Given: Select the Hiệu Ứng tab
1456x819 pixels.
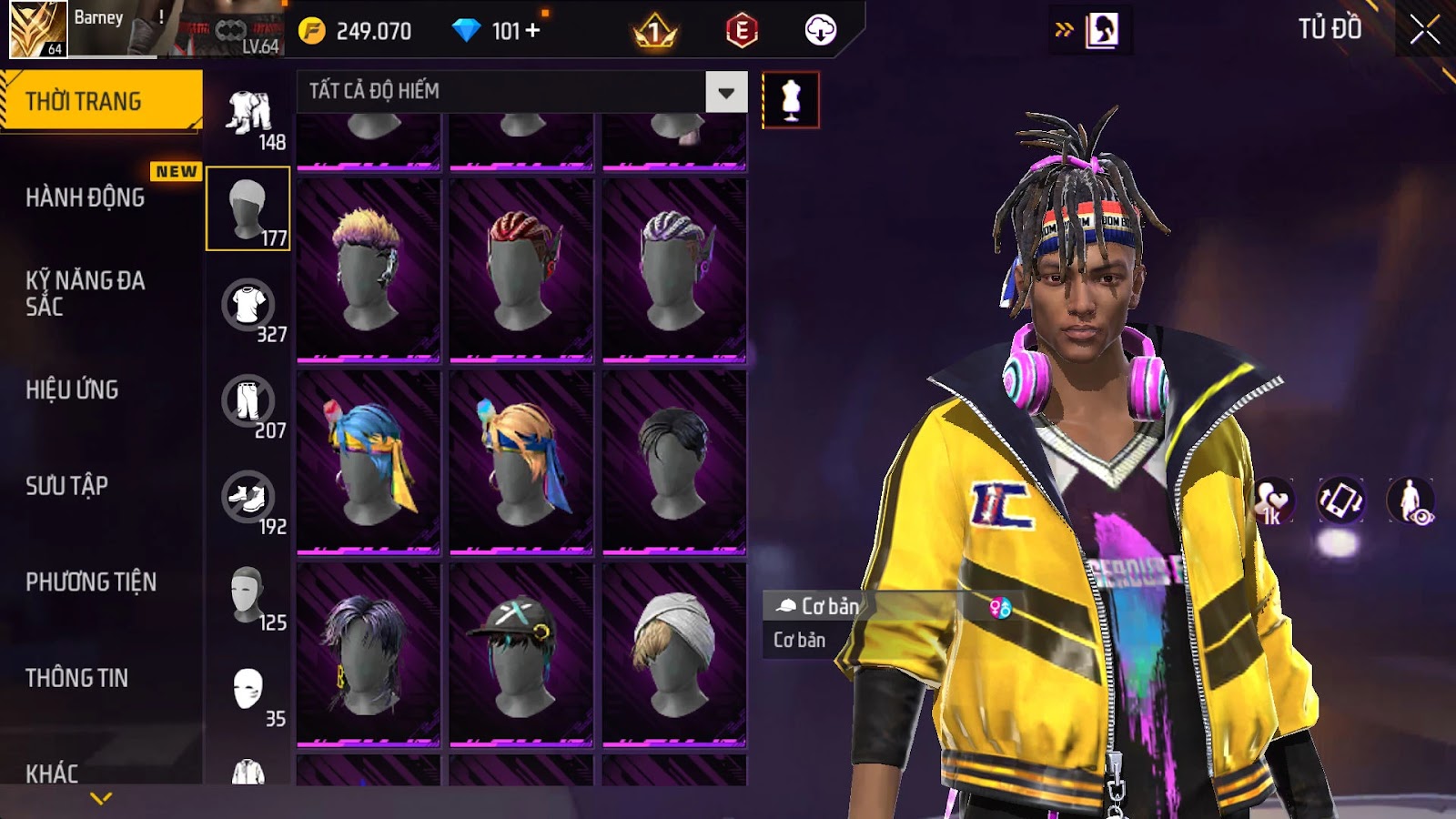Looking at the screenshot, I should (72, 389).
